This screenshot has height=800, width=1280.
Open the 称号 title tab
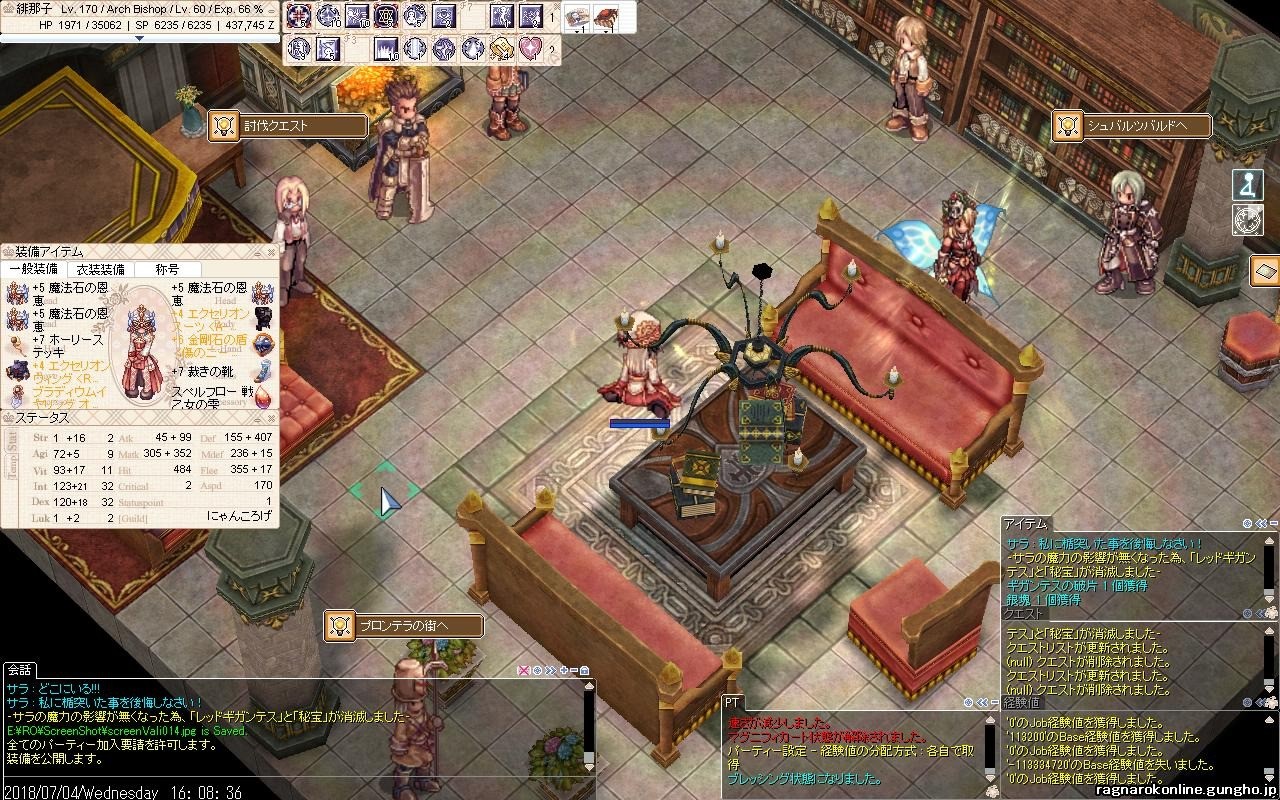pos(167,269)
